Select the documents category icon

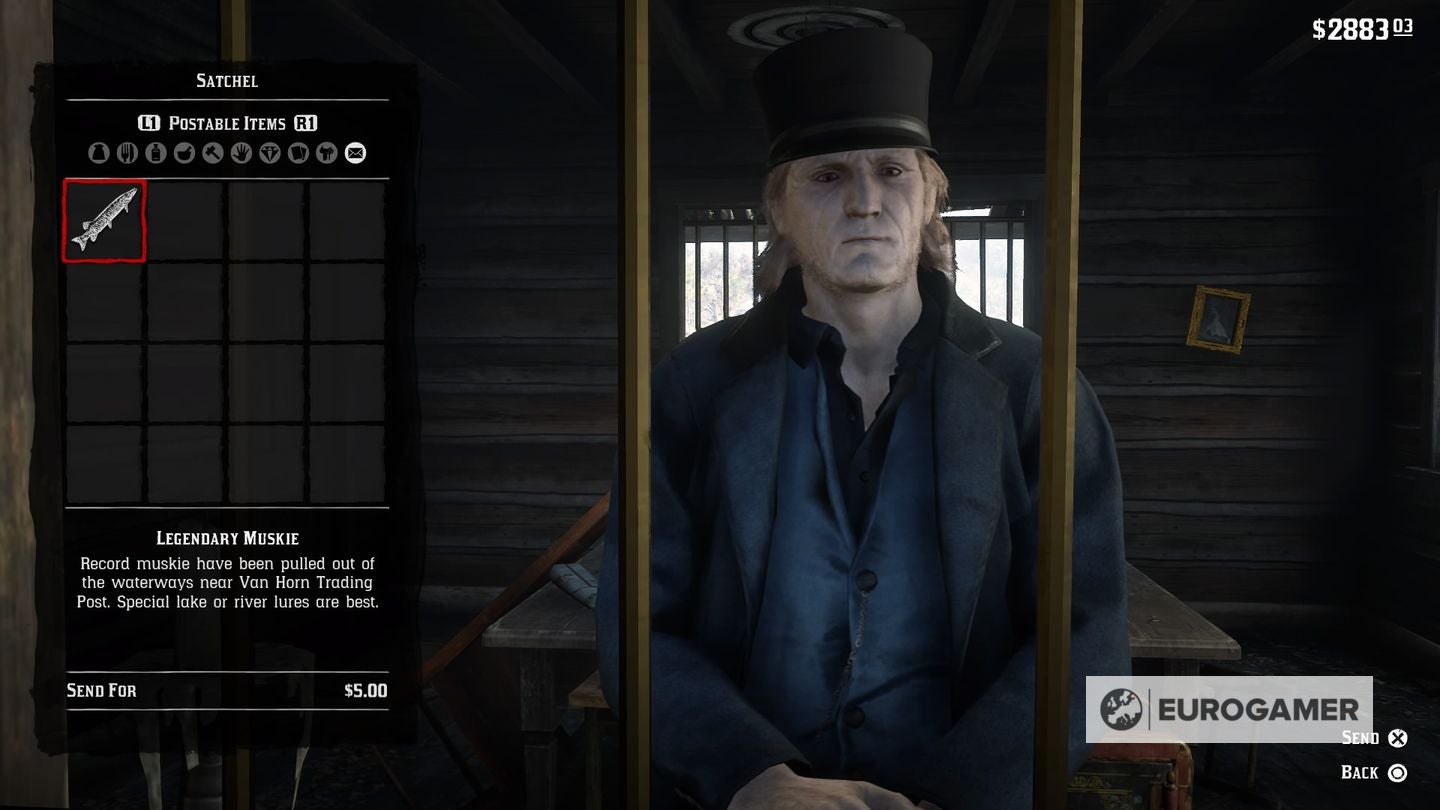297,153
